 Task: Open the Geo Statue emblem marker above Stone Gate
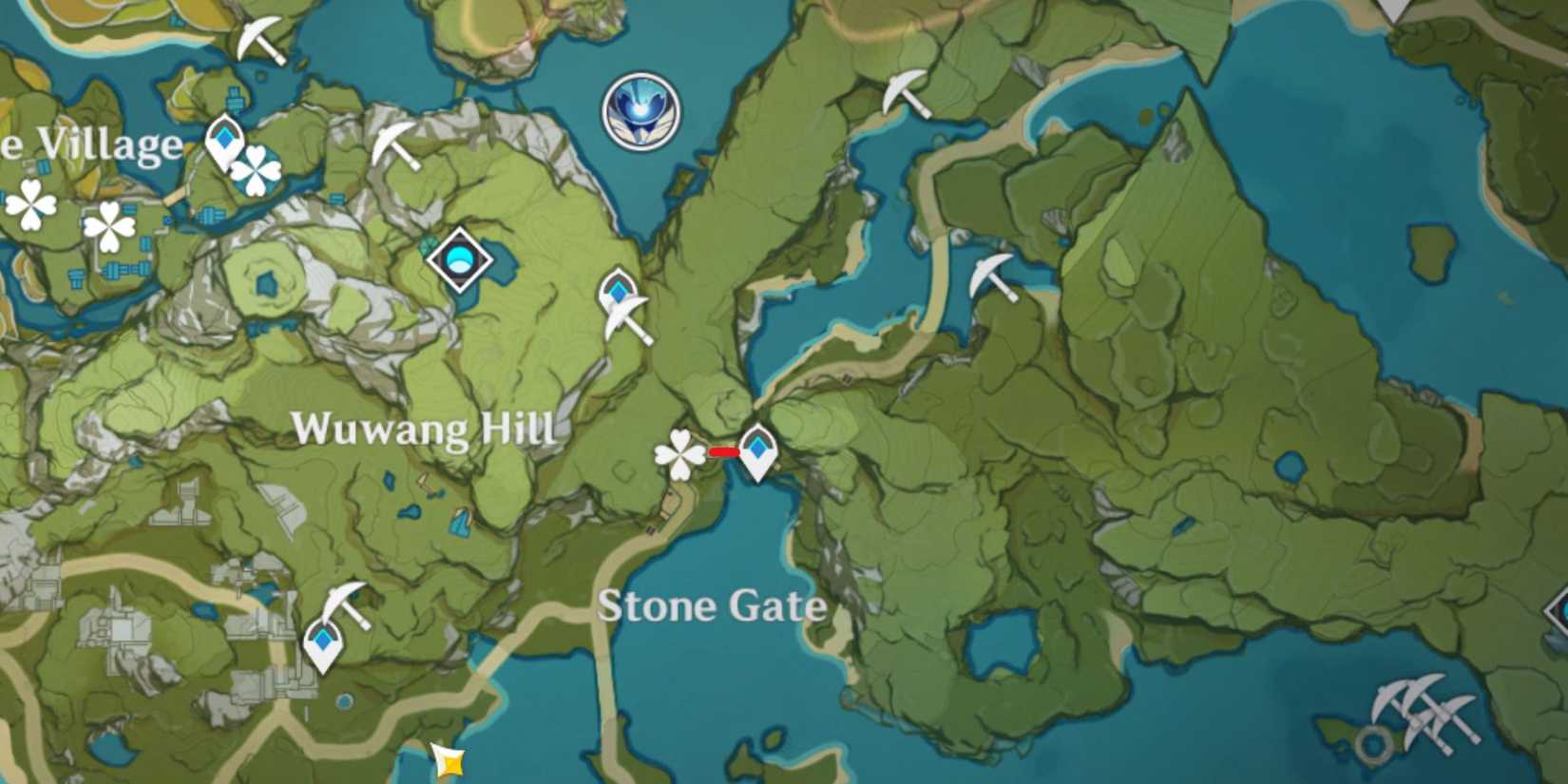coord(641,110)
